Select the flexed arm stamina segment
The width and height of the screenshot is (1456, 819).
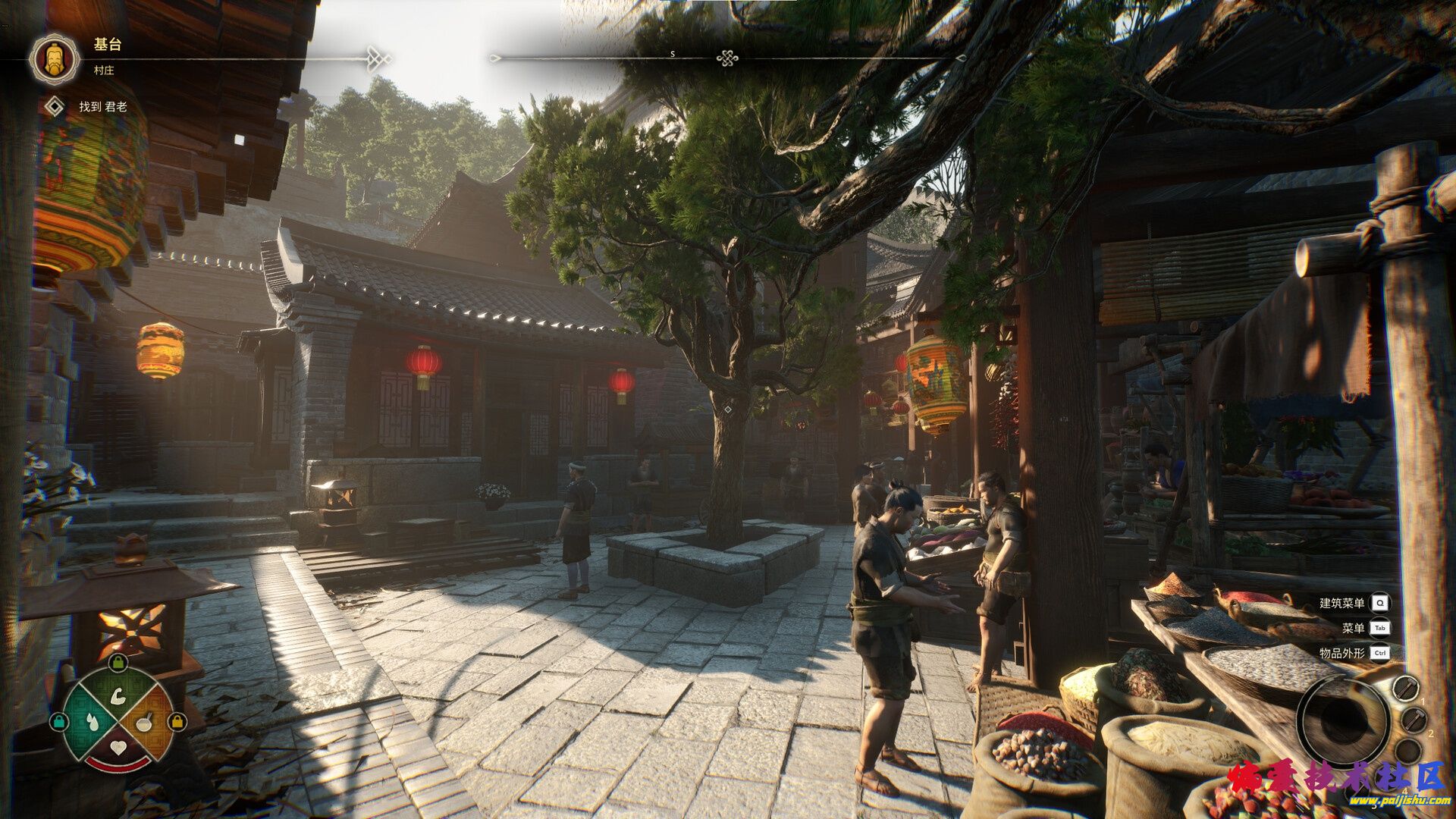[118, 695]
